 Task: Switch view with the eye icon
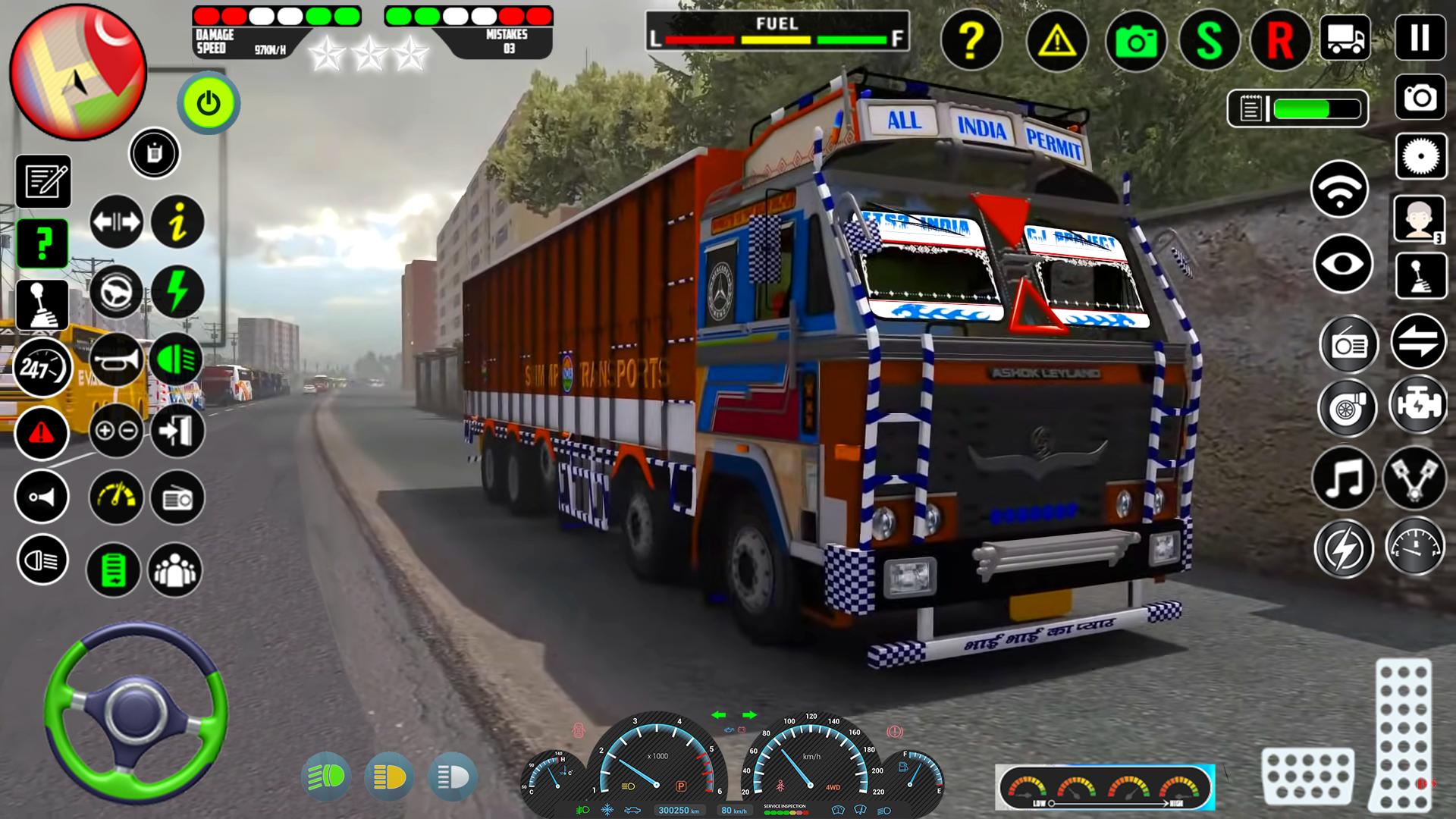coord(1342,265)
